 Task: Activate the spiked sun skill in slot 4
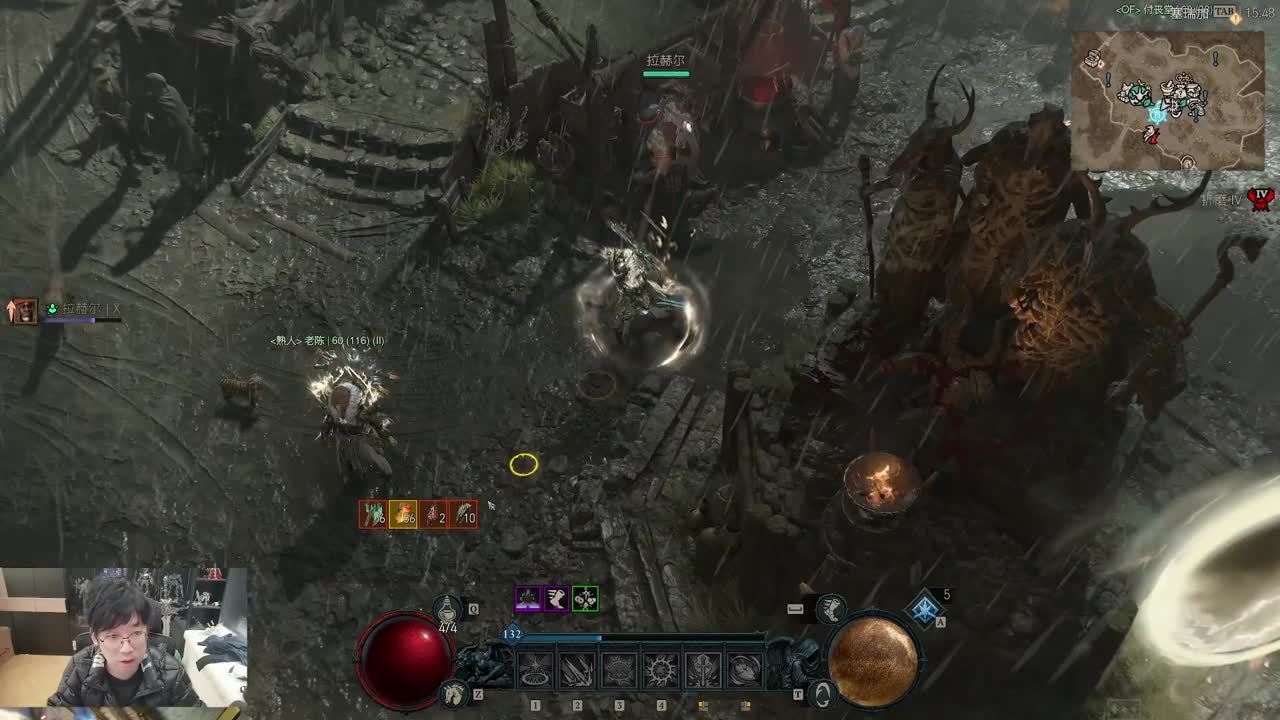(661, 670)
